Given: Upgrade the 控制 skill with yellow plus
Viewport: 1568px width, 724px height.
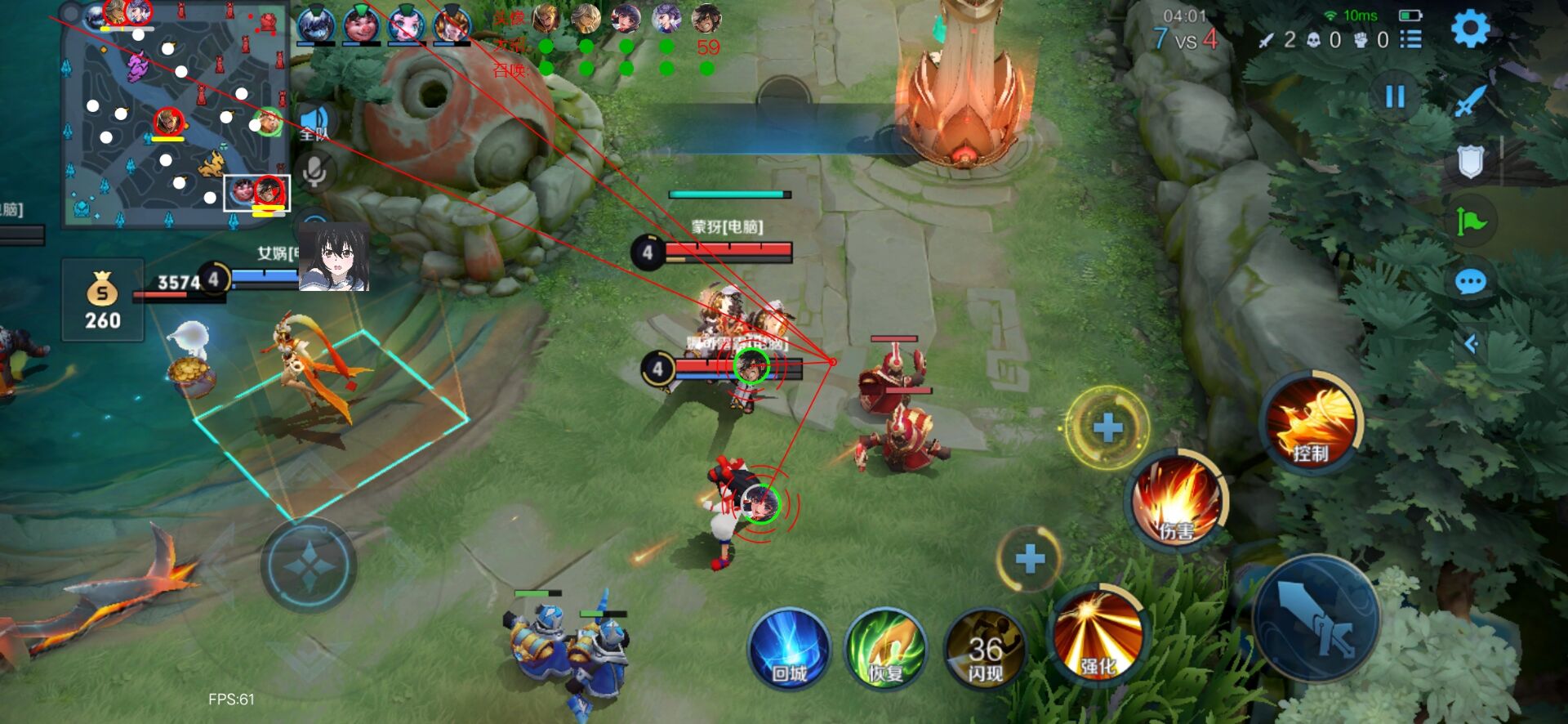Looking at the screenshot, I should point(1107,427).
